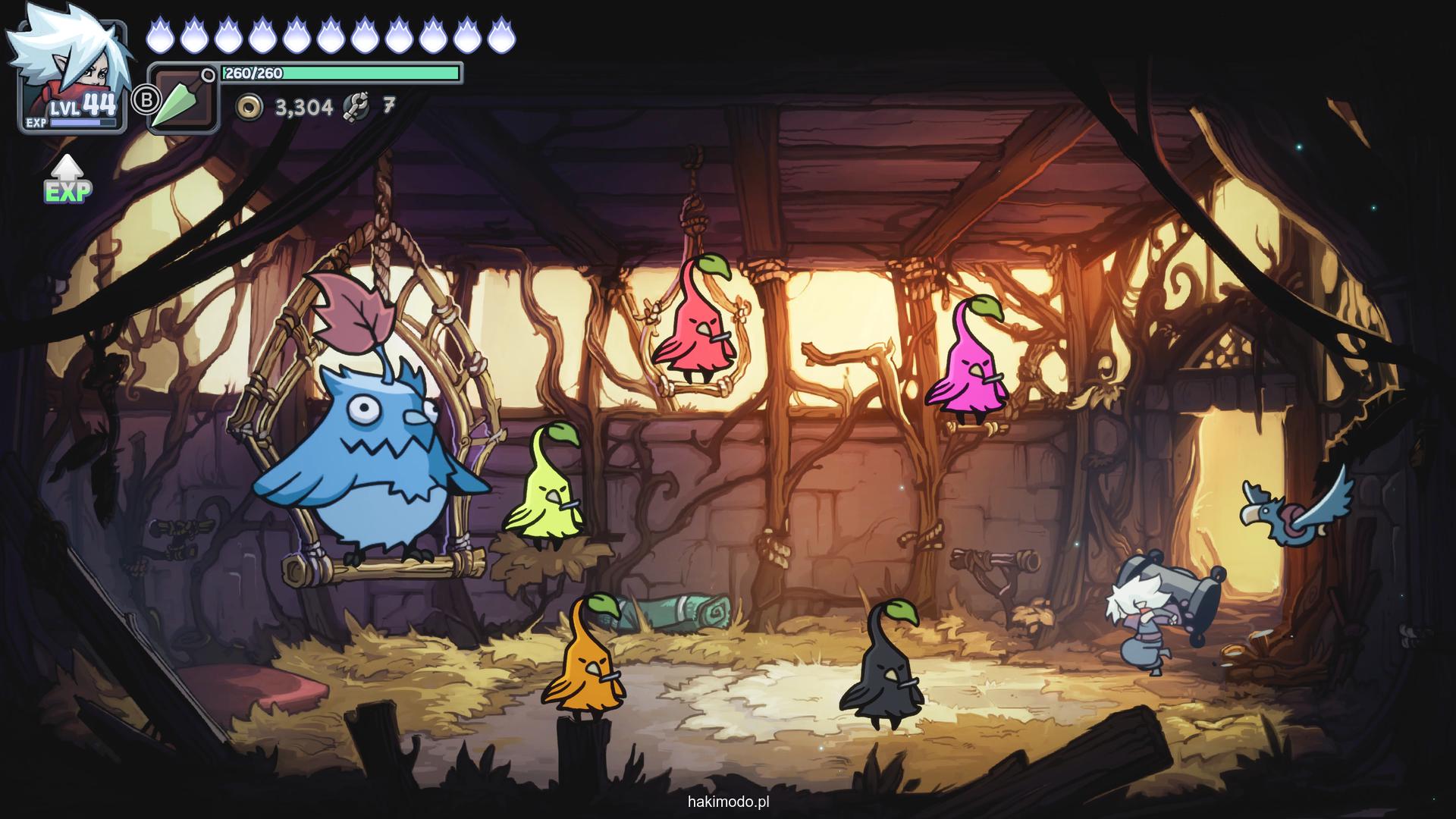
Task: Click the EXP boost arrow icon
Action: 68,180
